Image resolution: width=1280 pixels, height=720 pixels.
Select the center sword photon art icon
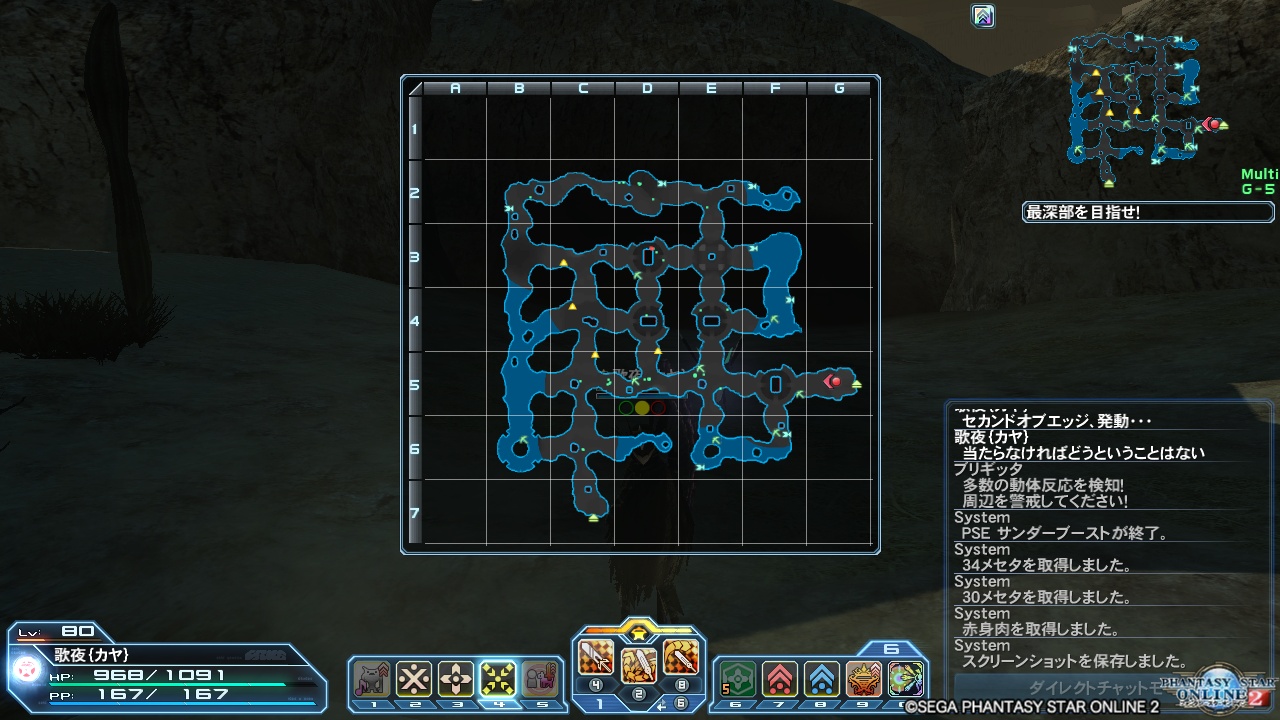coord(639,664)
